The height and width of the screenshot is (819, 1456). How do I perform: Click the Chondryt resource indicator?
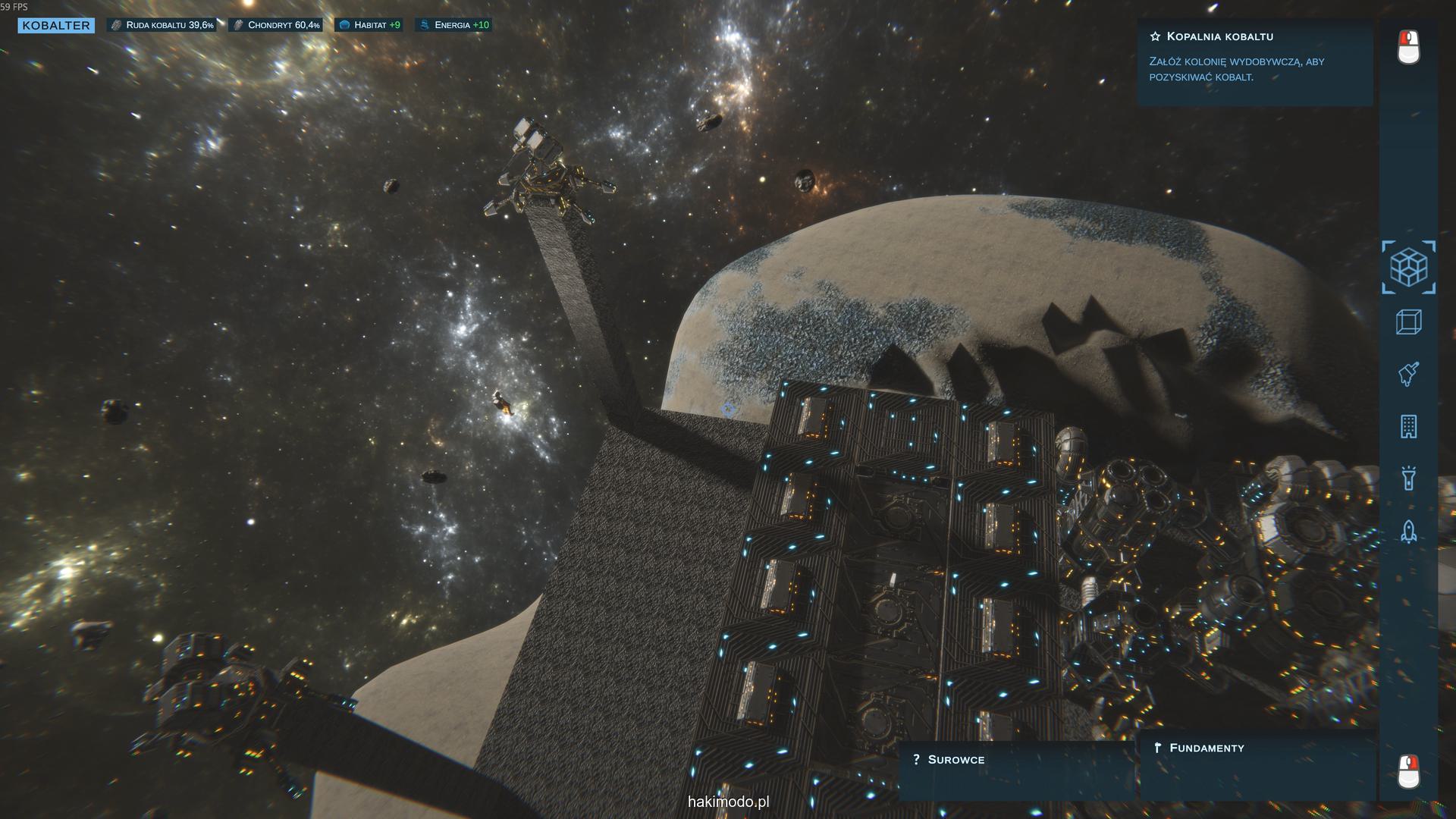click(275, 25)
